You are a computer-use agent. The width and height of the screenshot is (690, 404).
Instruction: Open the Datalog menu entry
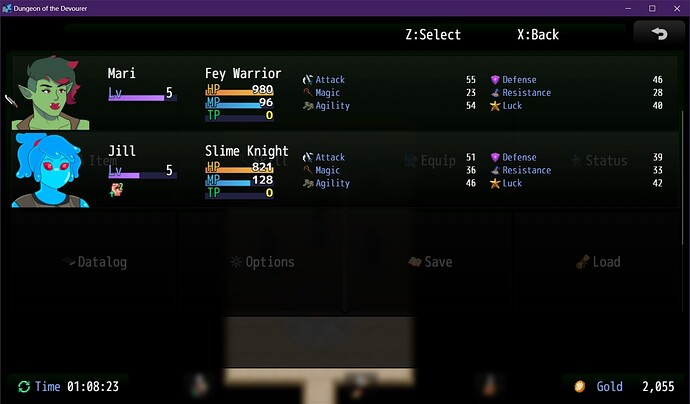pos(94,262)
